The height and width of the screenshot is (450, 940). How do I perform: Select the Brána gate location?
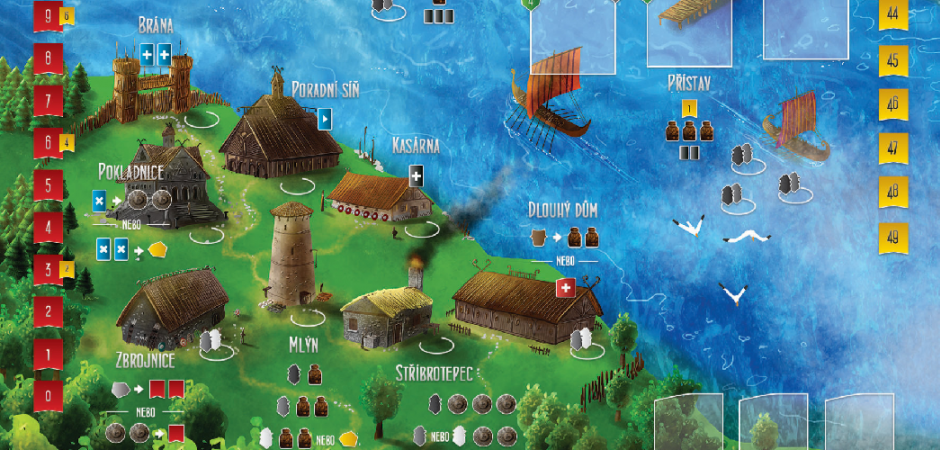pyautogui.click(x=153, y=76)
